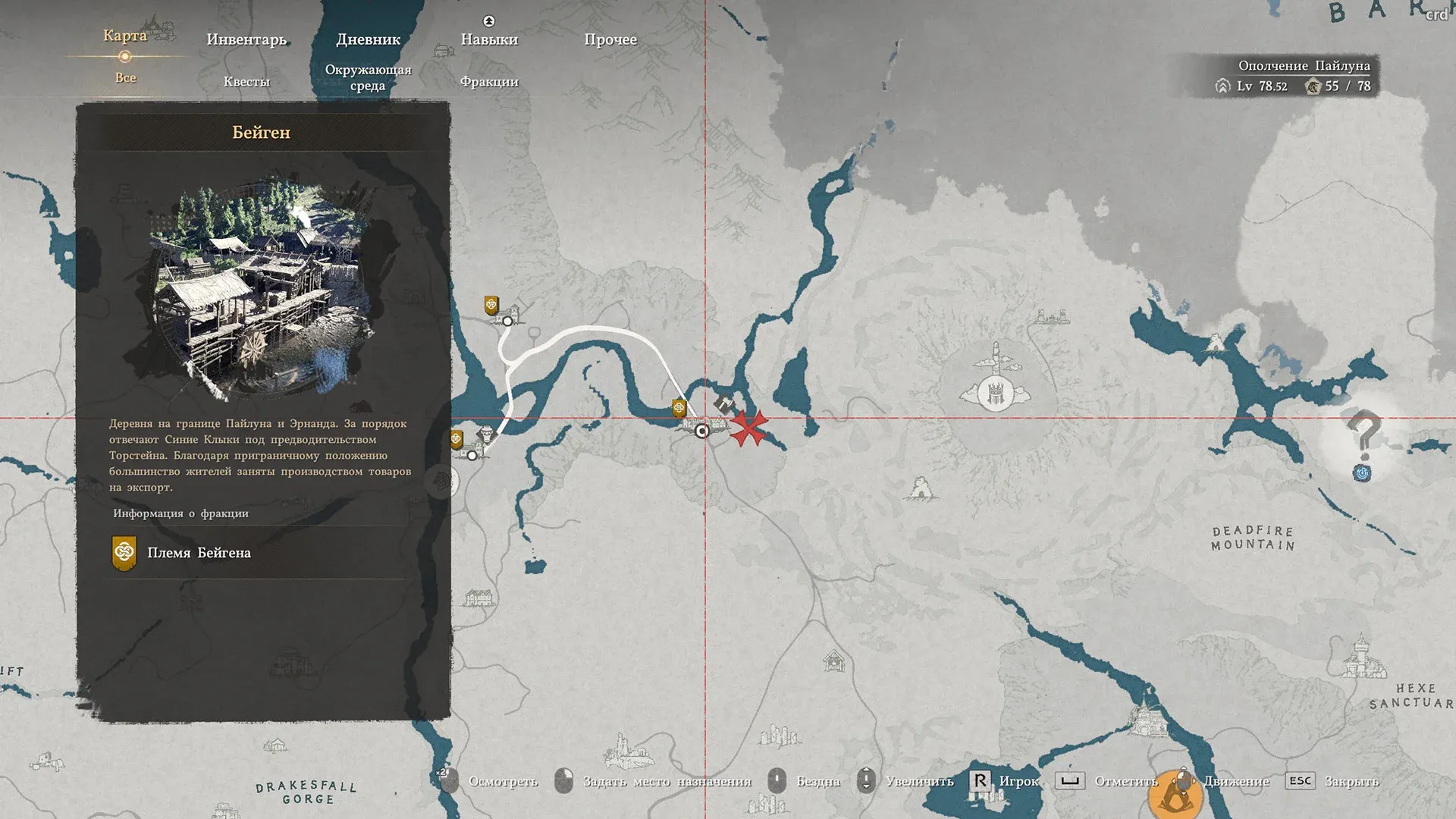Open the Дневник tab
This screenshot has width=1456, height=819.
(x=368, y=39)
